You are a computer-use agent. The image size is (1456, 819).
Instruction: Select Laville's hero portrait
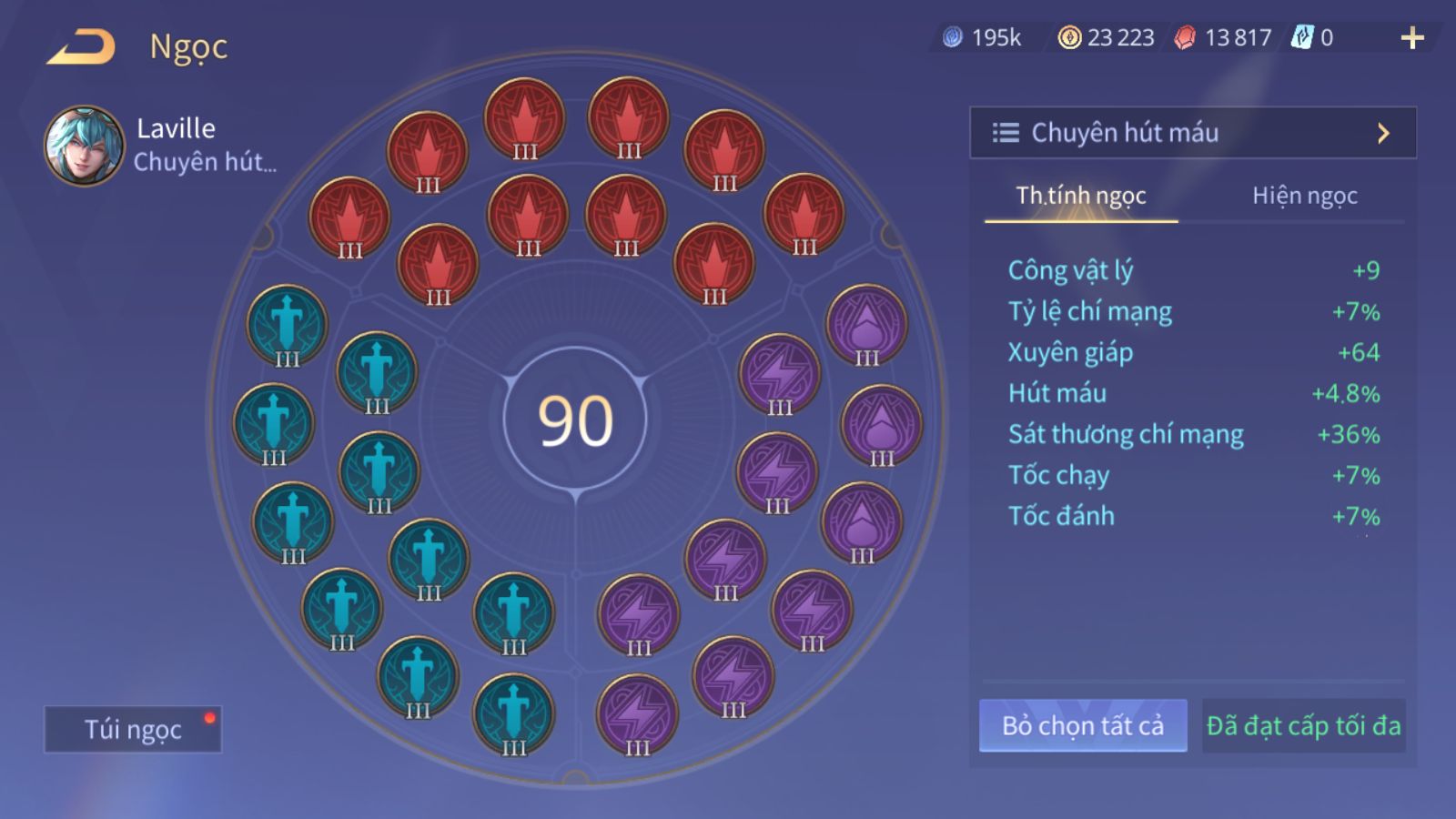click(84, 146)
